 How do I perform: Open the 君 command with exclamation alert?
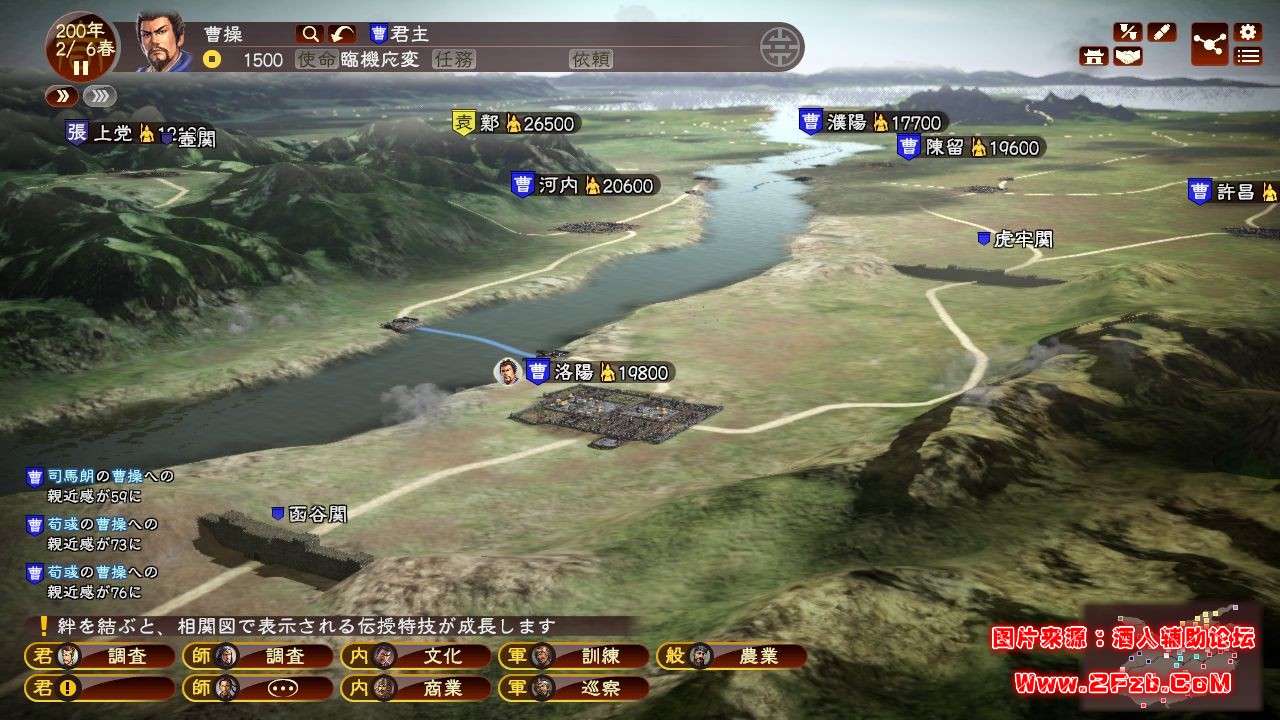click(x=98, y=688)
